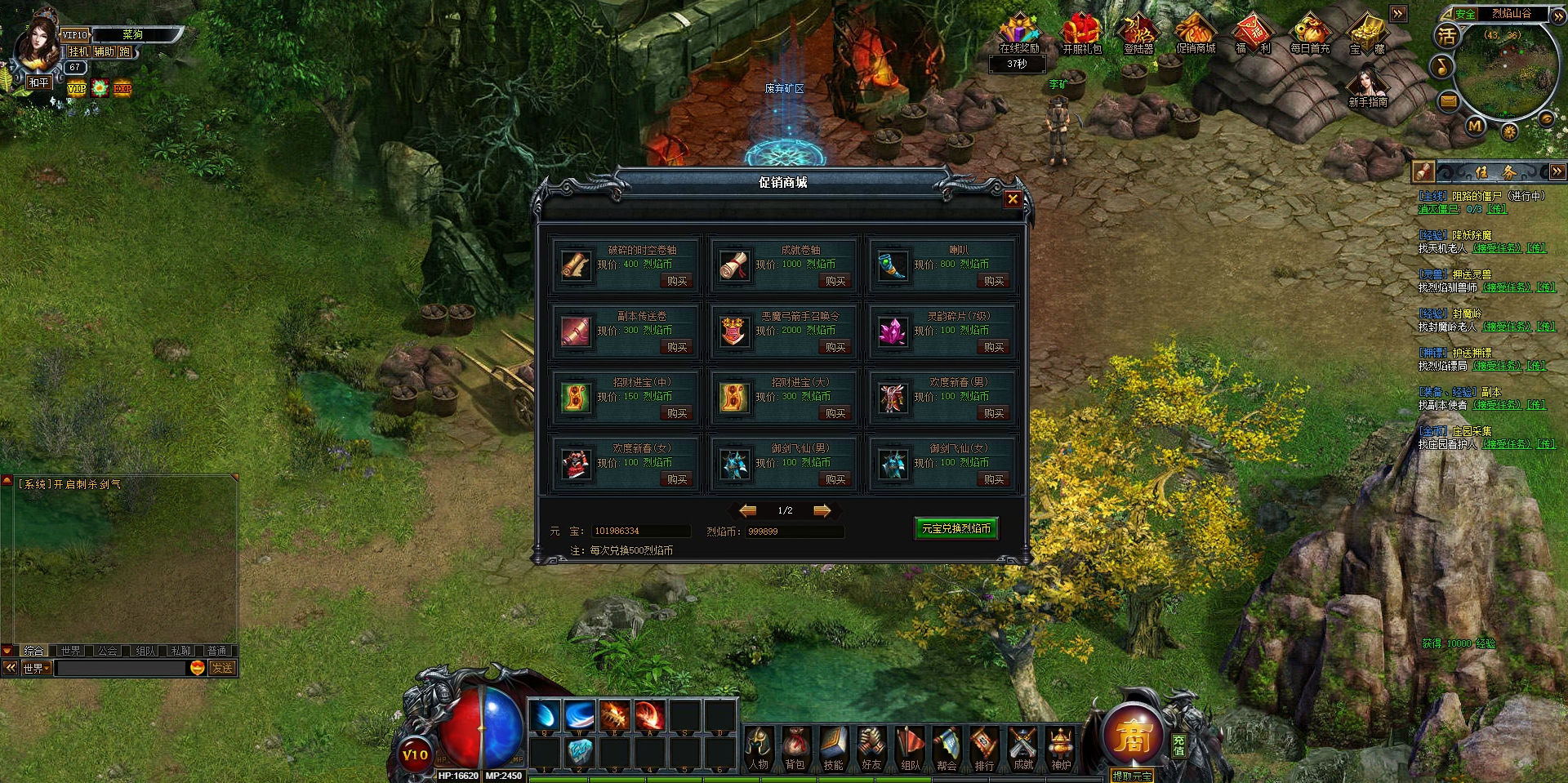Open the 技能 skills panel

[833, 749]
